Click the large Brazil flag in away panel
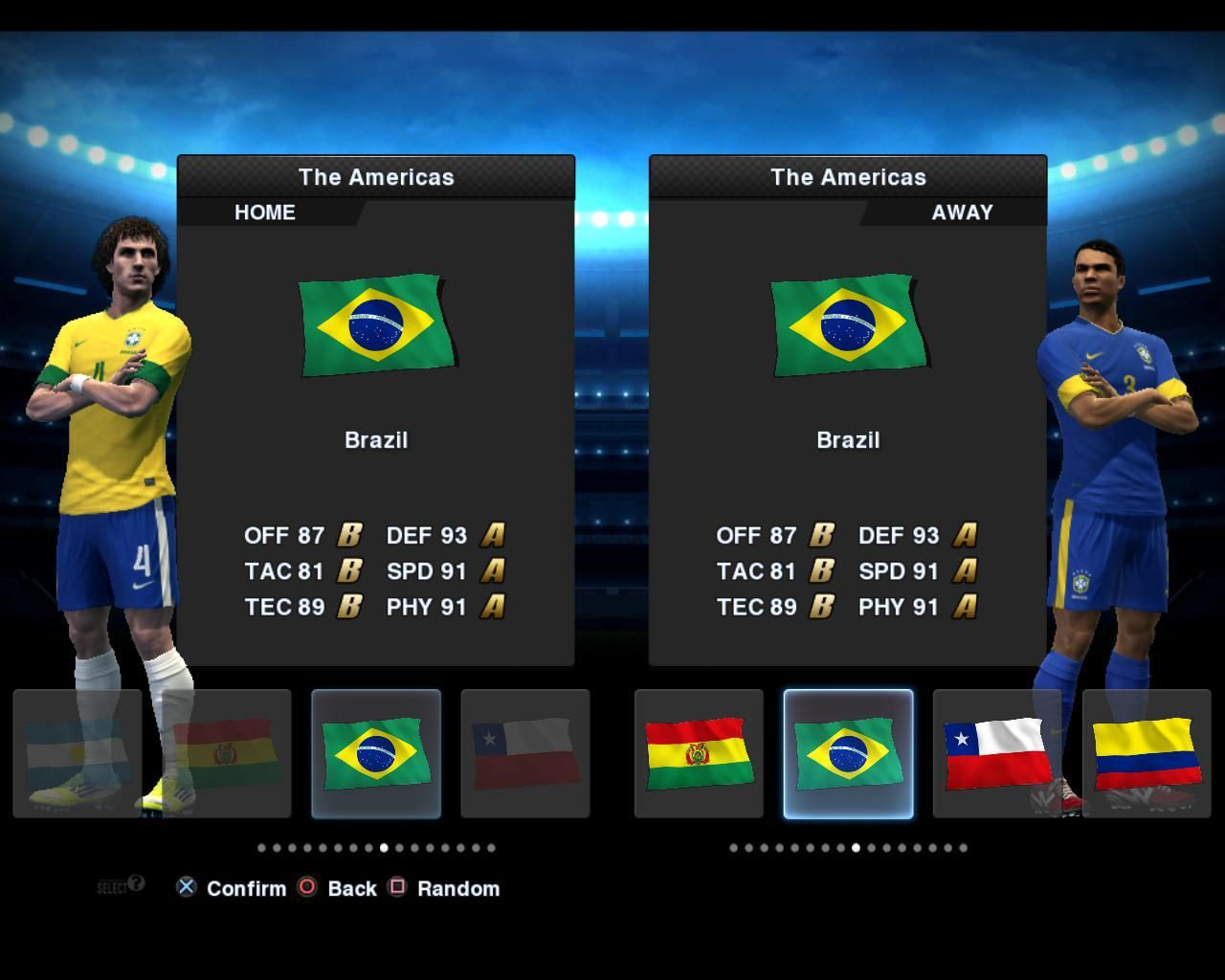The width and height of the screenshot is (1225, 980). click(846, 325)
